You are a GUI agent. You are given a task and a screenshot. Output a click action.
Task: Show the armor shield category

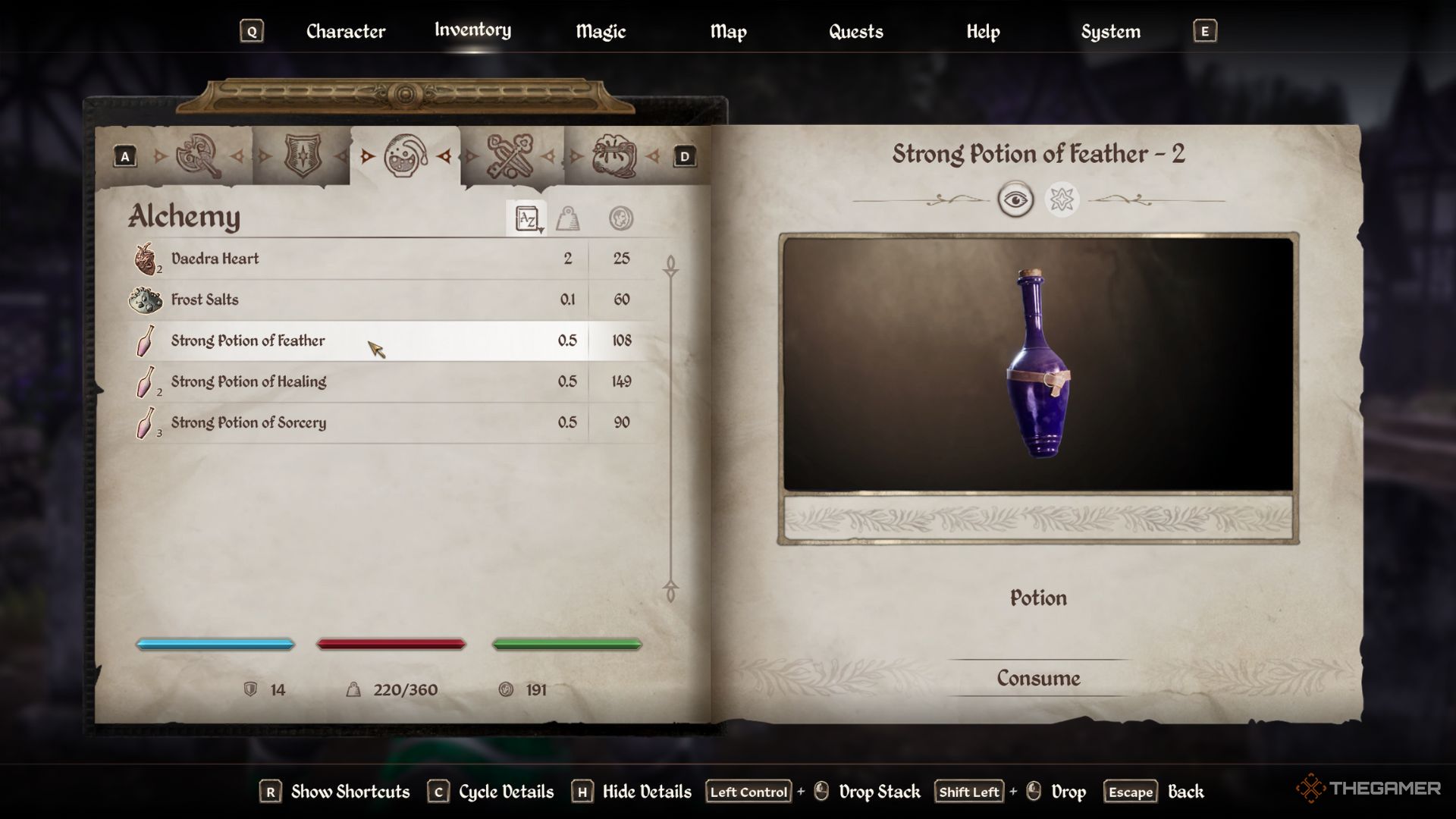coord(303,156)
